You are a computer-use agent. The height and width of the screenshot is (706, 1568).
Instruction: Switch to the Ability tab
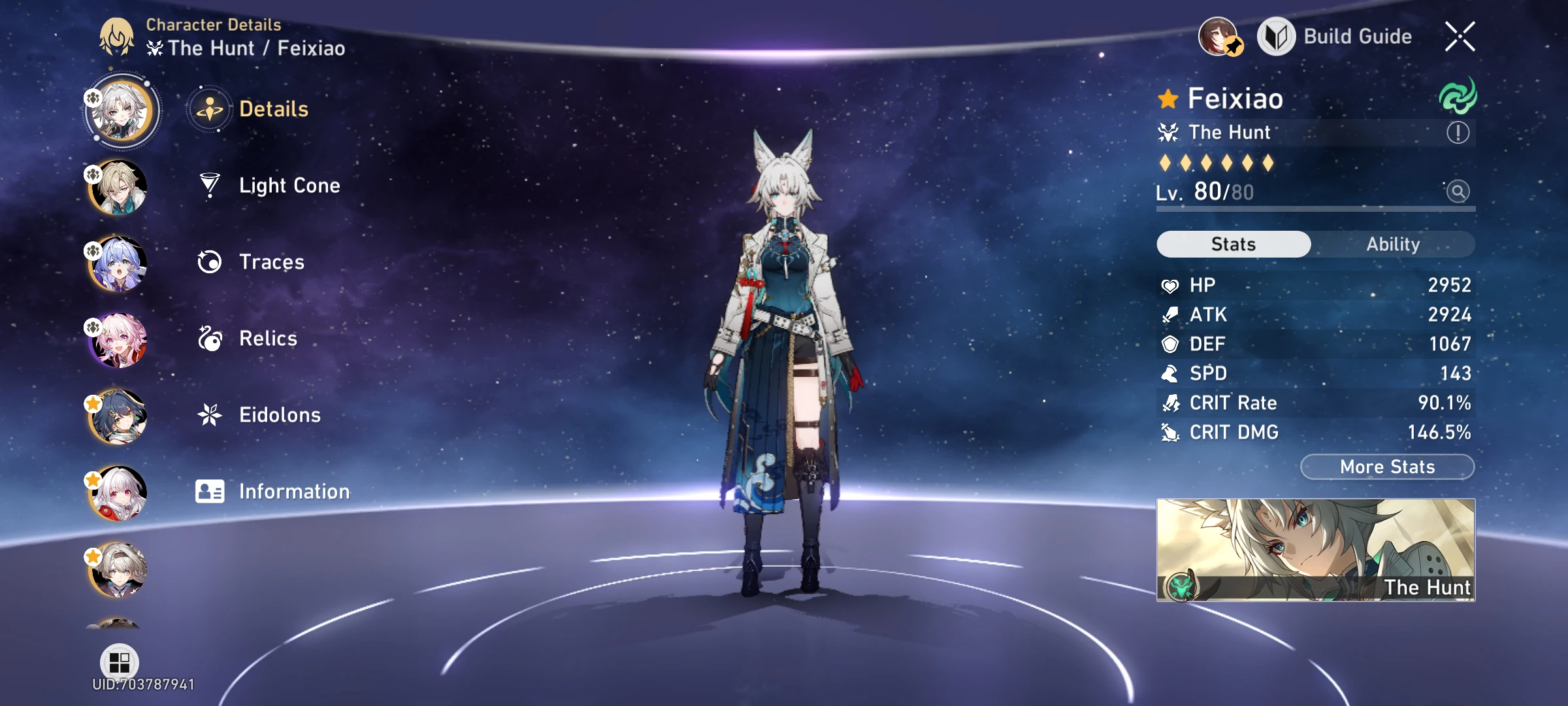[1394, 244]
